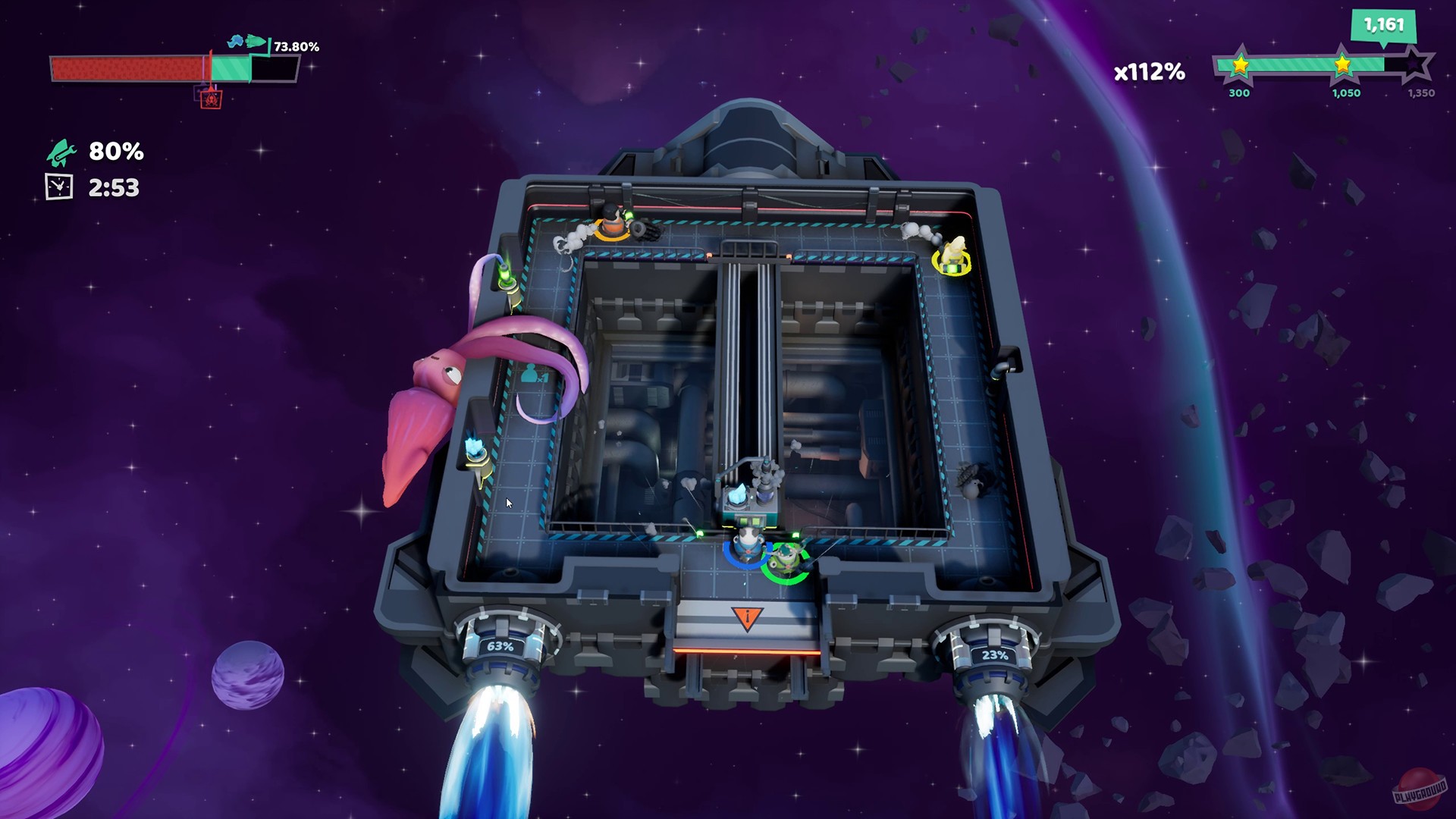
Task: Open the left engine 63% readout
Action: click(502, 647)
